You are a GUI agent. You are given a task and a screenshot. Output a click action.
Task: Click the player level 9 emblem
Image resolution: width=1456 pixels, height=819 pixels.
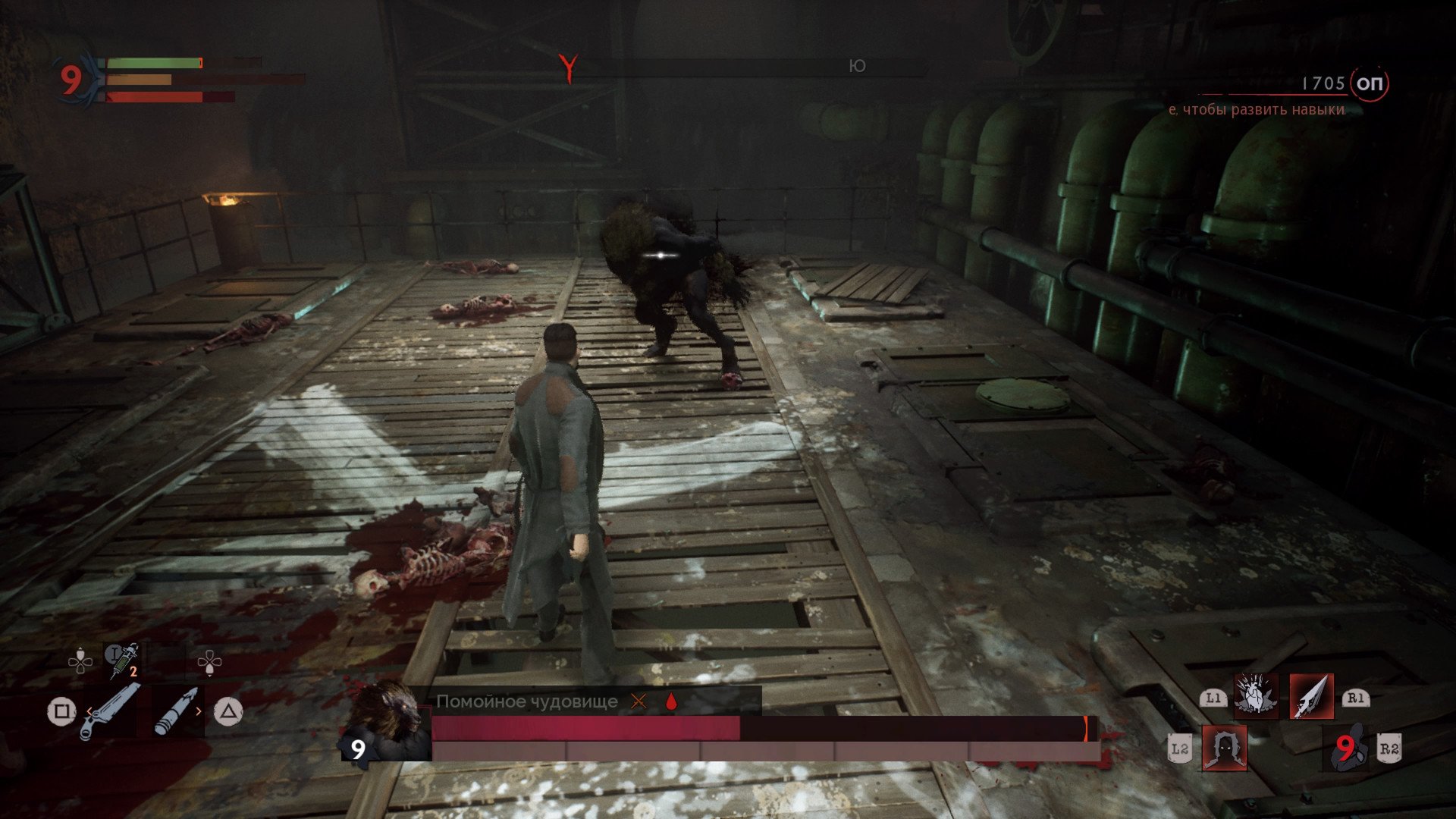(72, 79)
